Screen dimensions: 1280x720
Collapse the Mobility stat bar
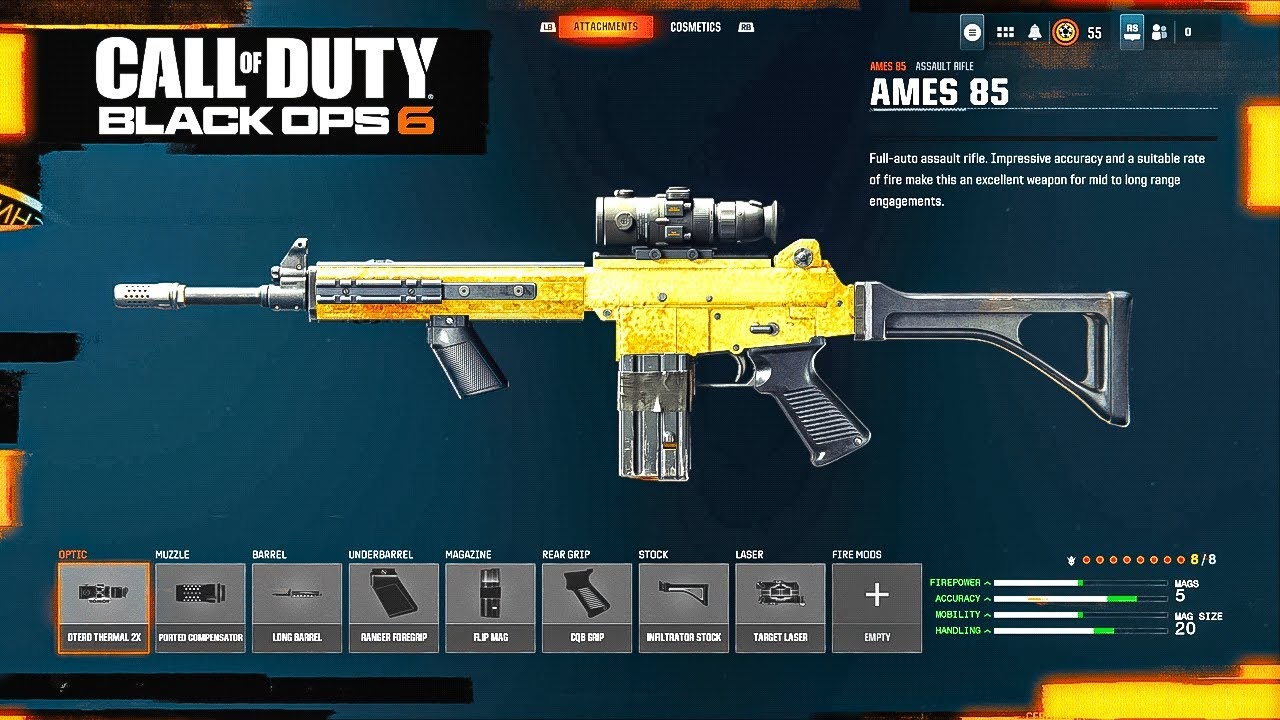coord(988,615)
